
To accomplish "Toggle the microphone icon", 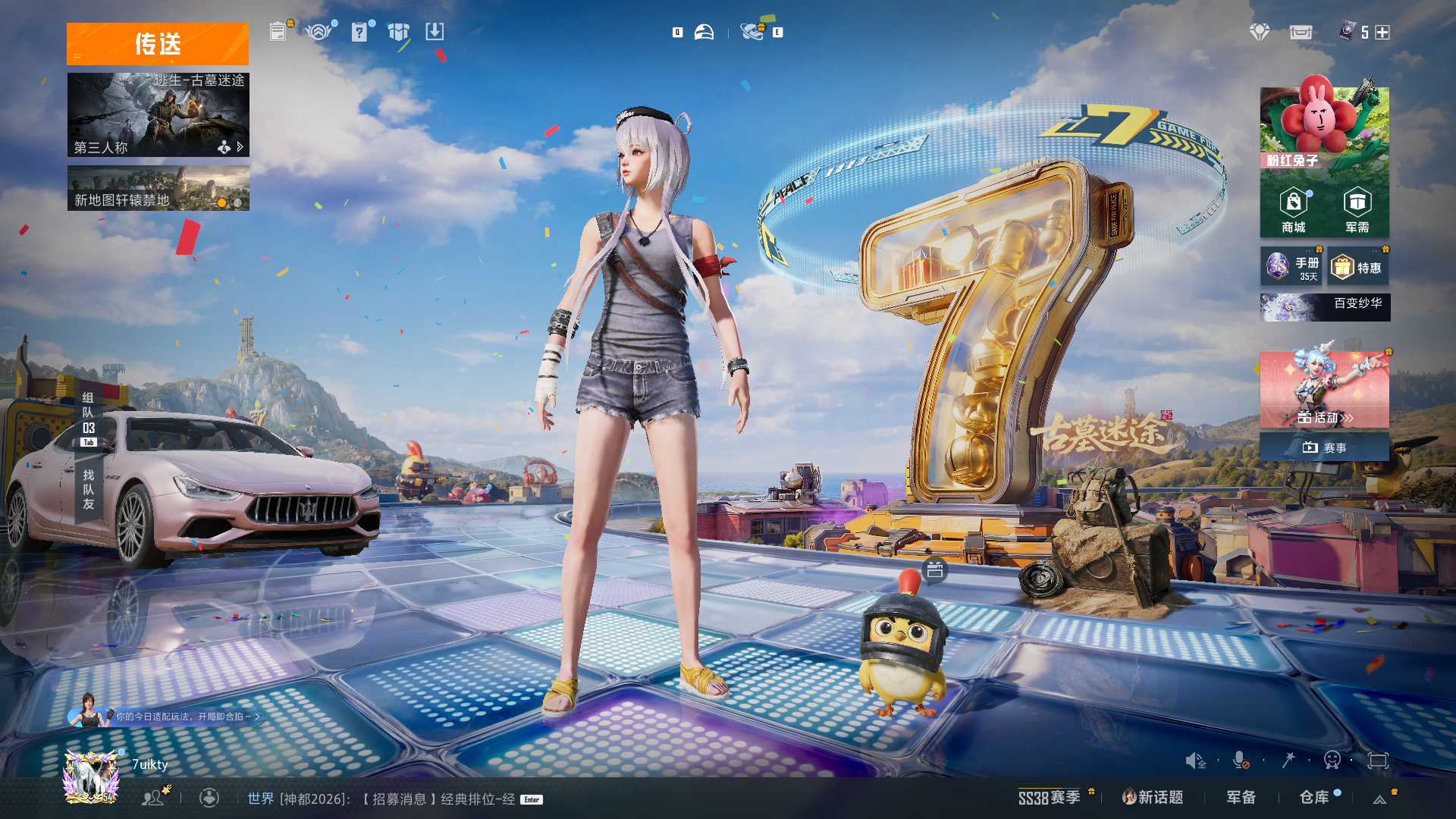I will [x=1241, y=760].
